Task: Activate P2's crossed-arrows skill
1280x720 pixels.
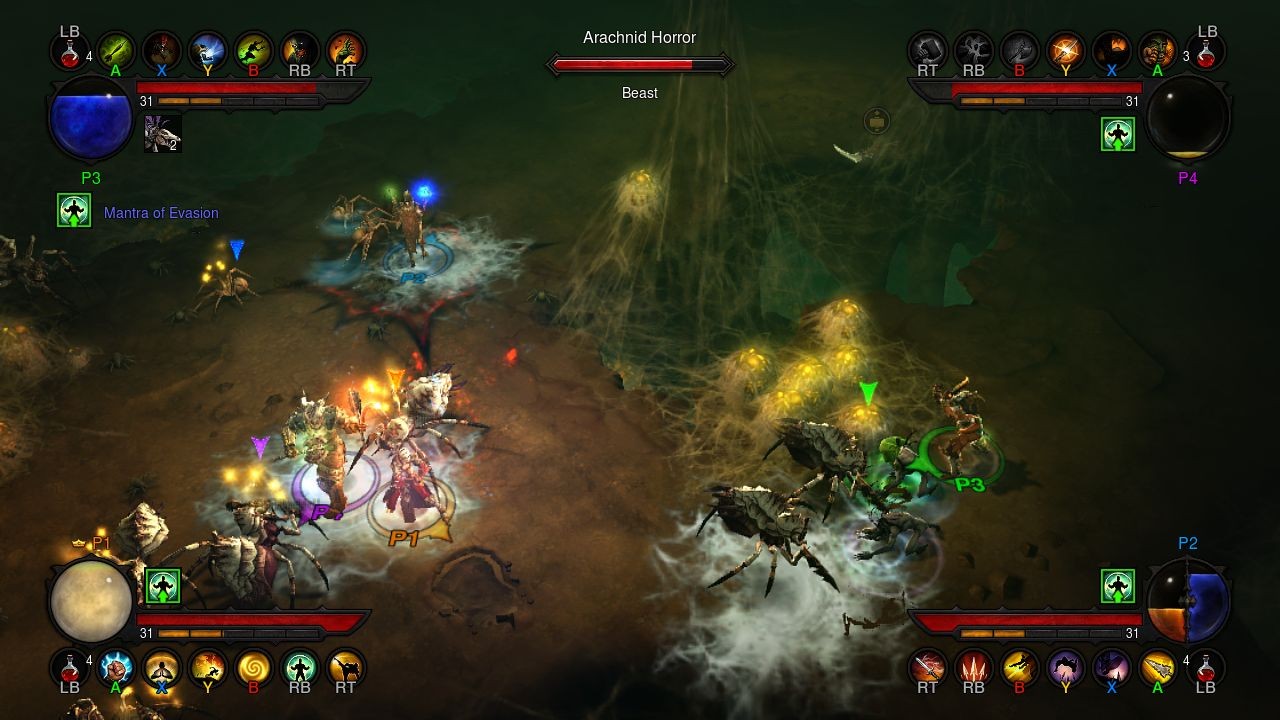Action: (x=927, y=667)
